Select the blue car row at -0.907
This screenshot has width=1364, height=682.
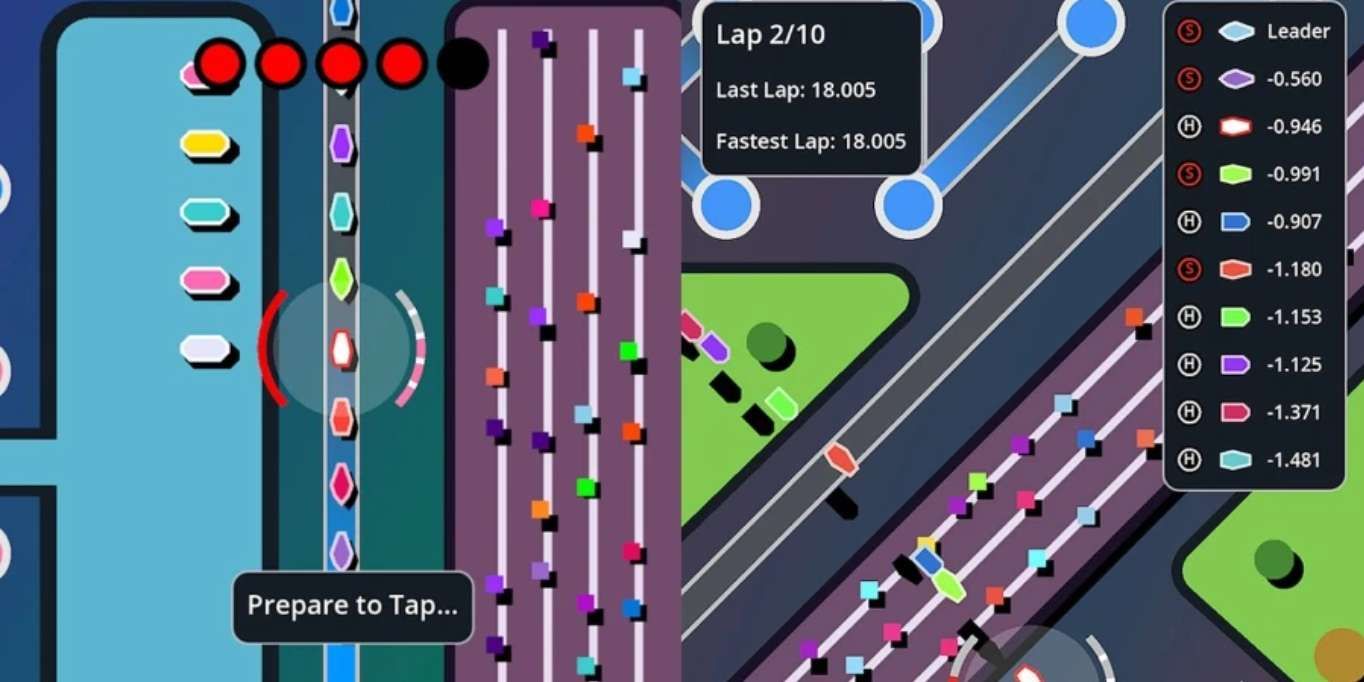(x=1256, y=222)
